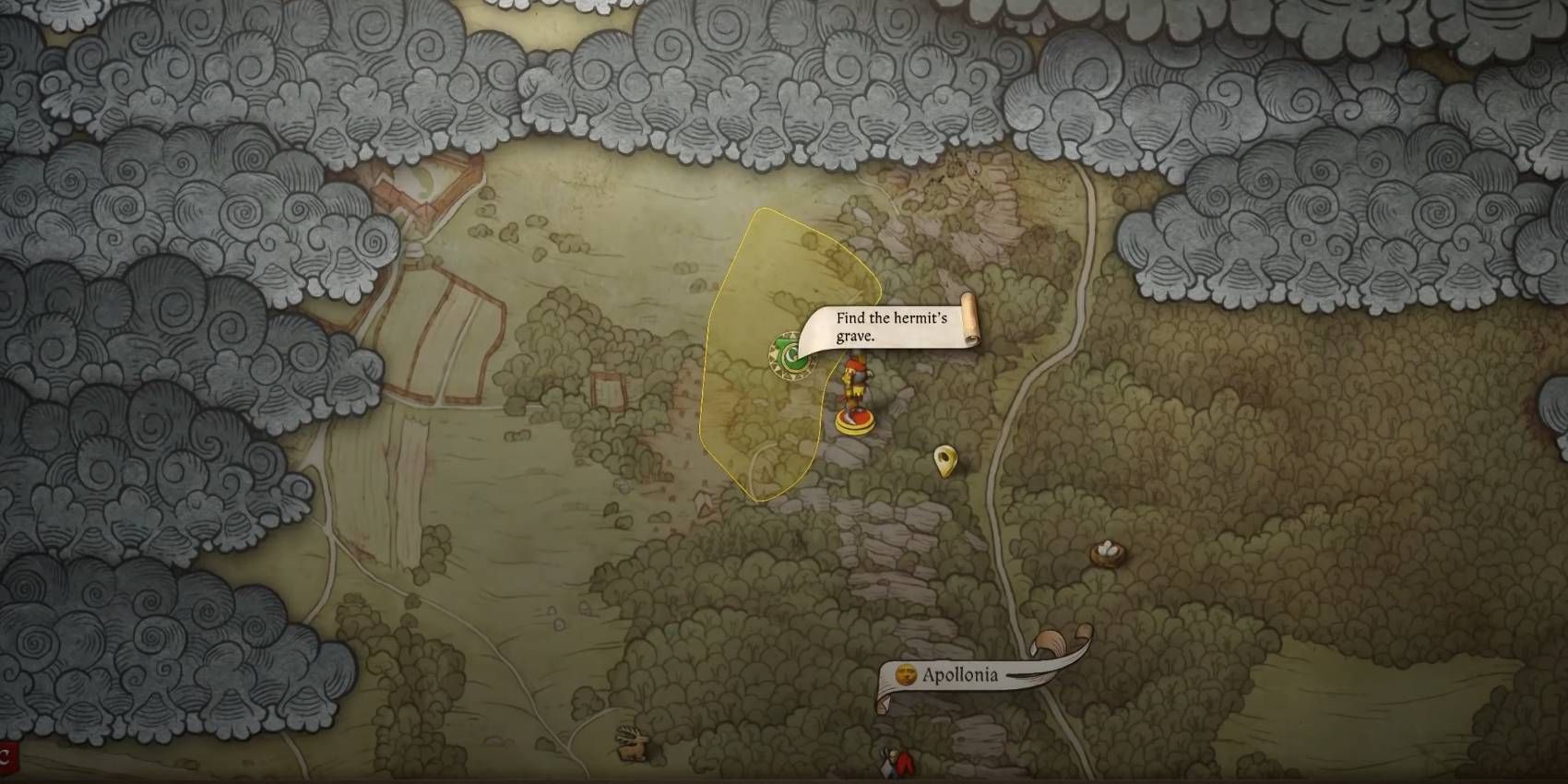The height and width of the screenshot is (784, 1568).
Task: Click the Apollonia town name banner
Action: [x=959, y=676]
